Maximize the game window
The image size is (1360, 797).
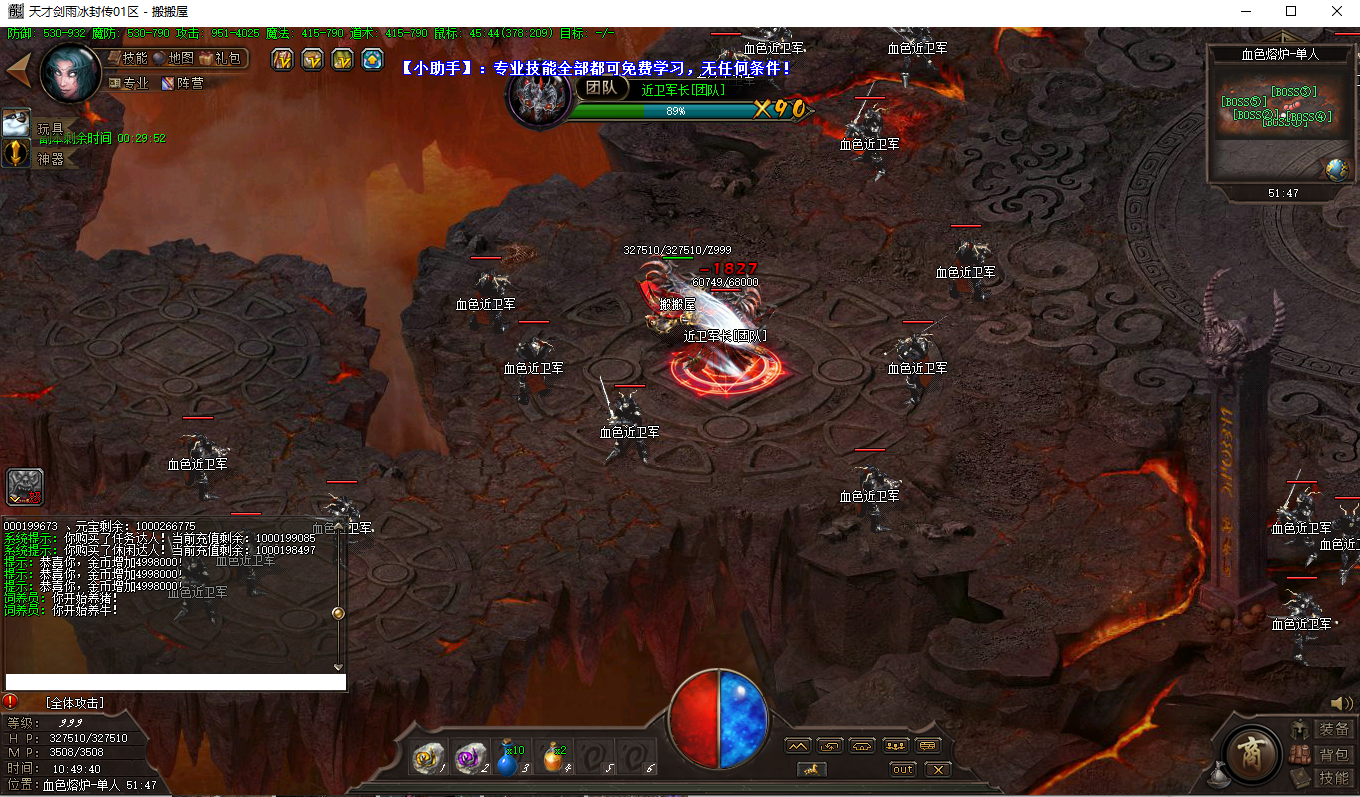pyautogui.click(x=1291, y=12)
